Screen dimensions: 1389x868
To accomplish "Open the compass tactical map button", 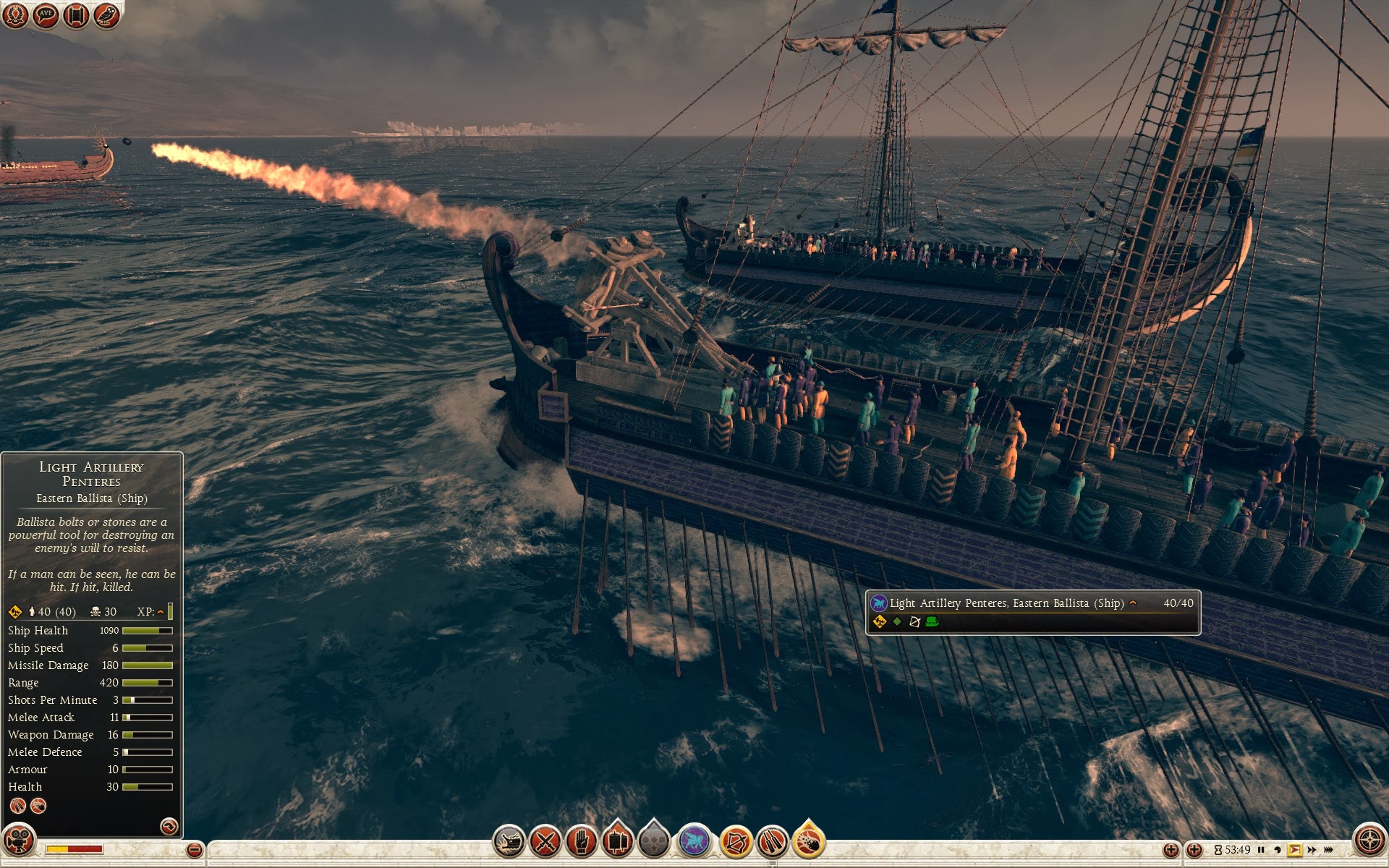I will tap(1369, 841).
